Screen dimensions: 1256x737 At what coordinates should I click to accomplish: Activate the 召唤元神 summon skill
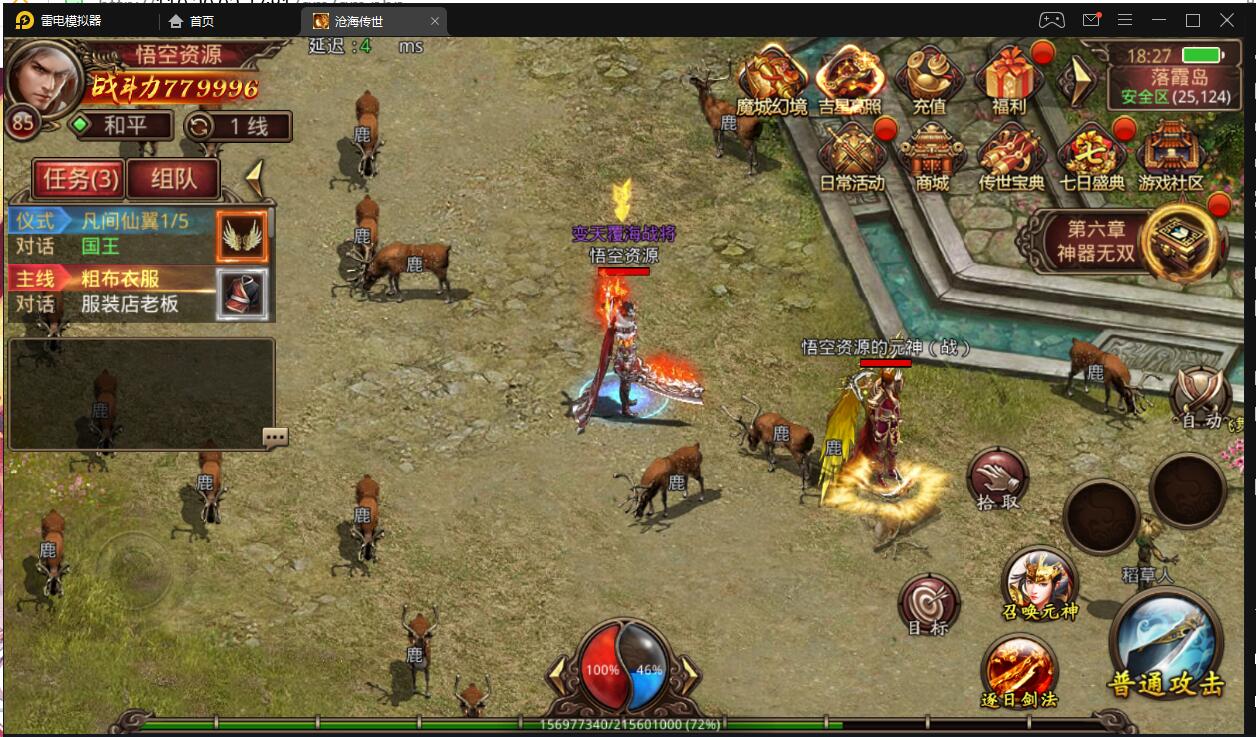coord(1040,582)
